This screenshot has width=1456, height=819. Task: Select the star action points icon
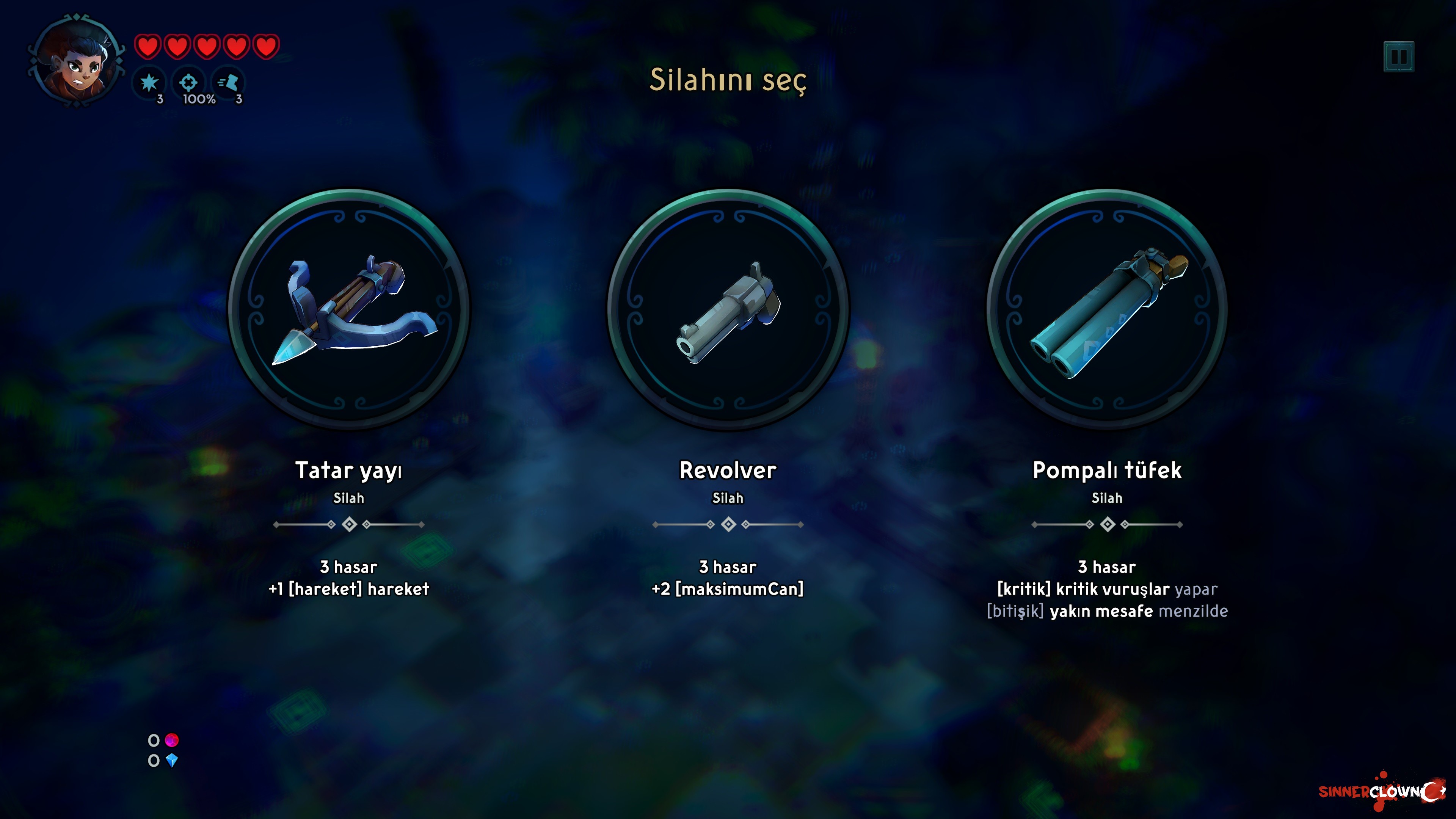point(149,83)
